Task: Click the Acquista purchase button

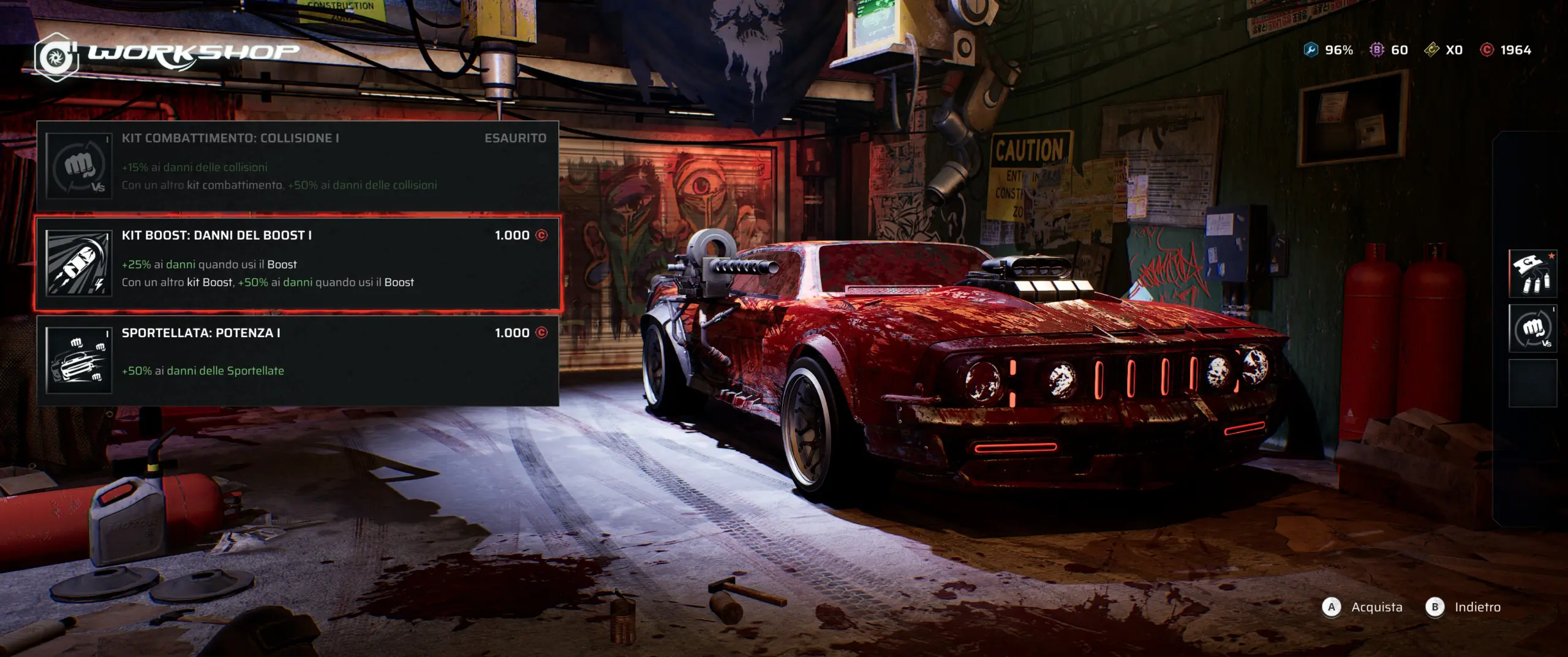Action: pos(1363,607)
